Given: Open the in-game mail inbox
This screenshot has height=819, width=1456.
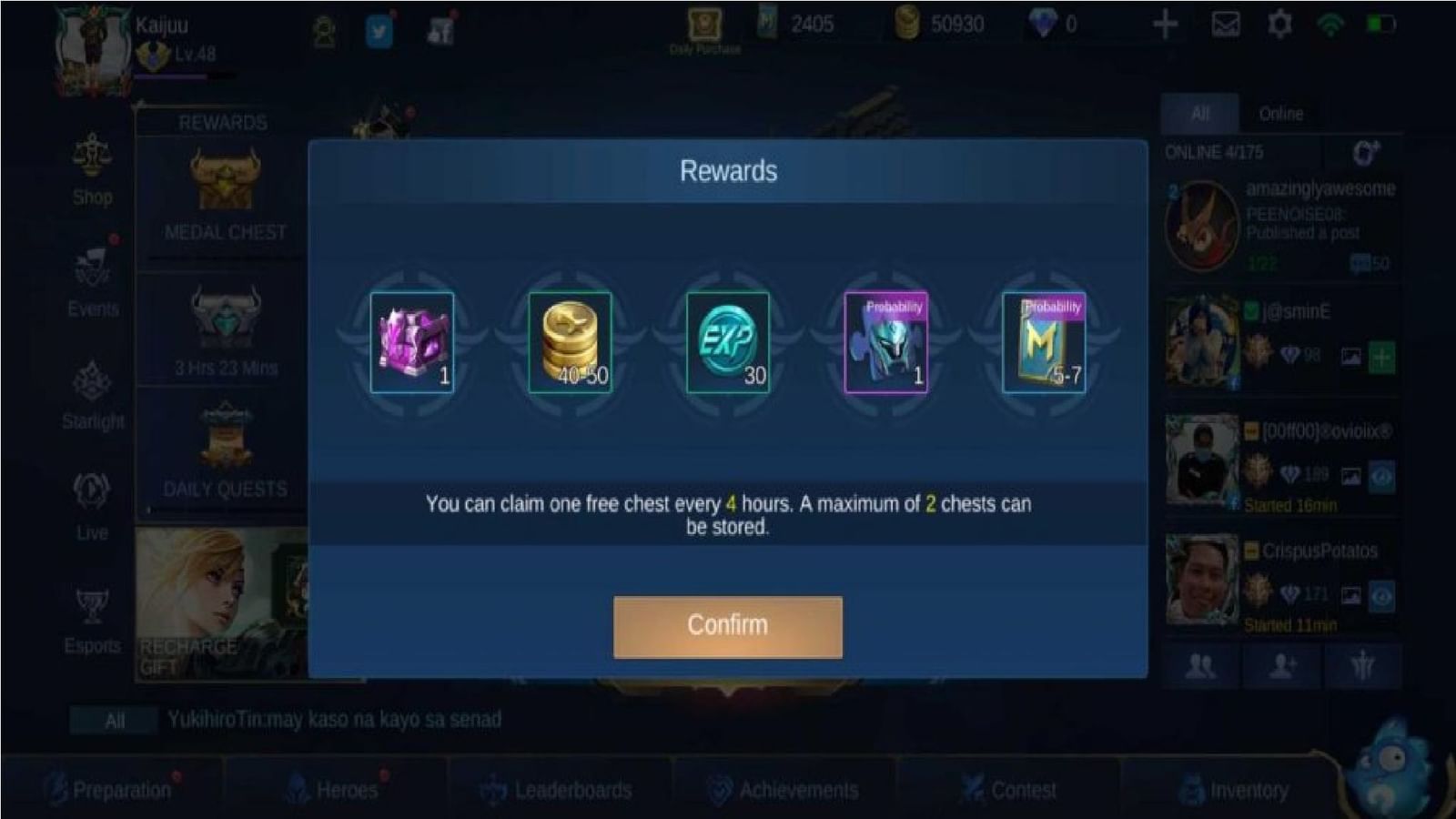Looking at the screenshot, I should (x=1224, y=25).
